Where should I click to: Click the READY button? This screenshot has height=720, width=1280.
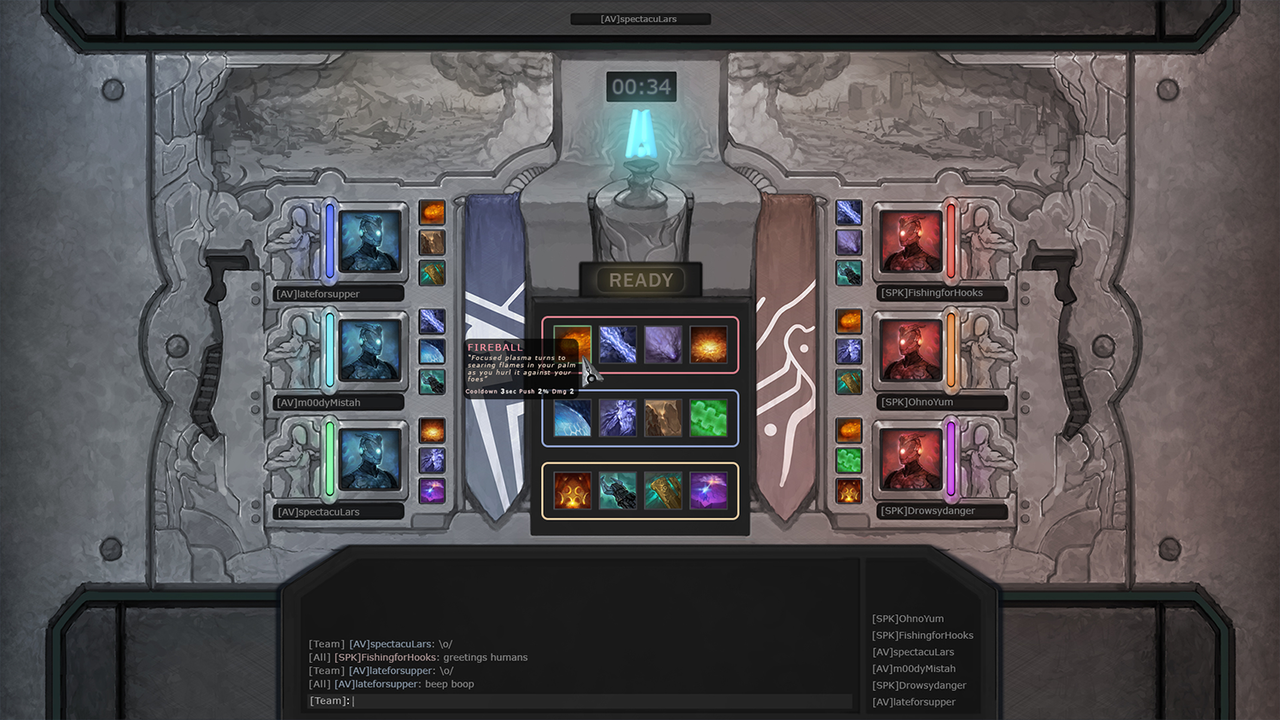click(x=640, y=281)
